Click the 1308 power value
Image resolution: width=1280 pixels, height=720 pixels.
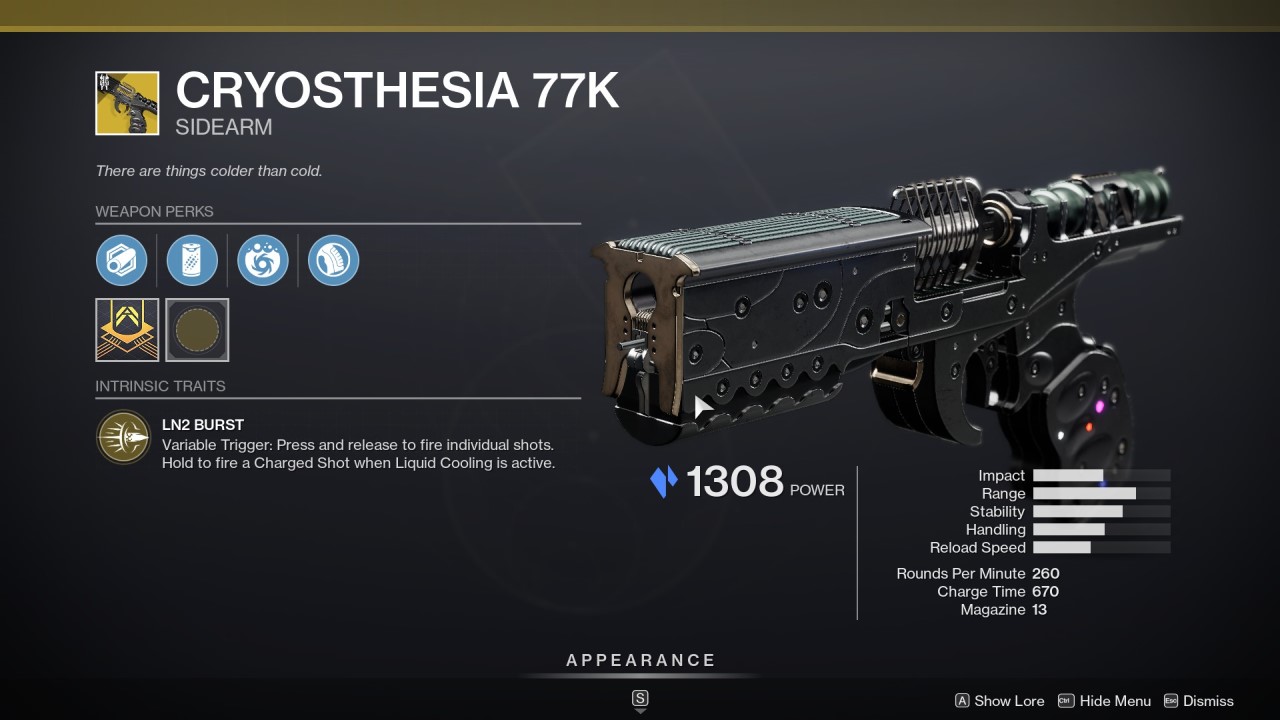(736, 481)
